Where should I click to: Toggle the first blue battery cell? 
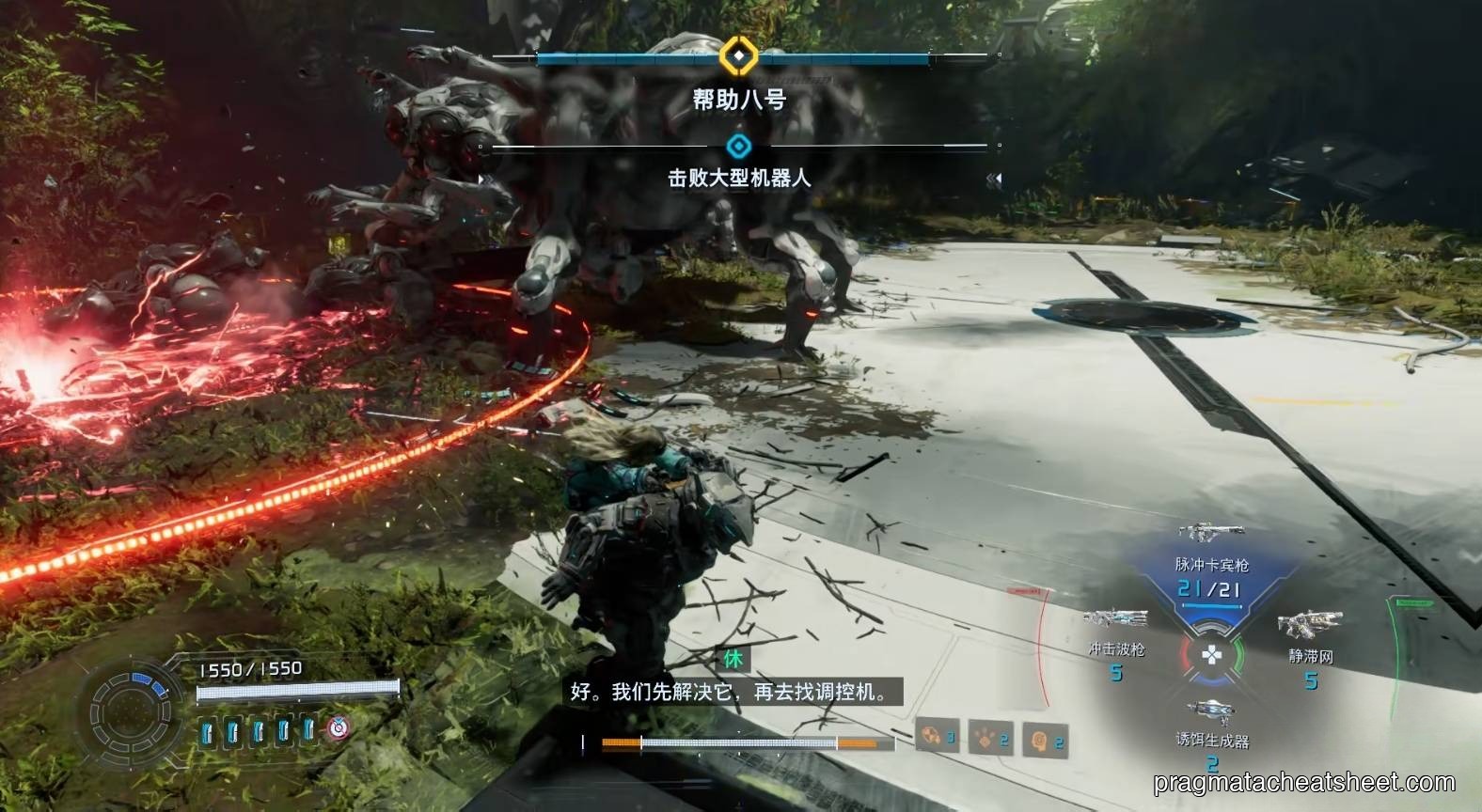(205, 728)
